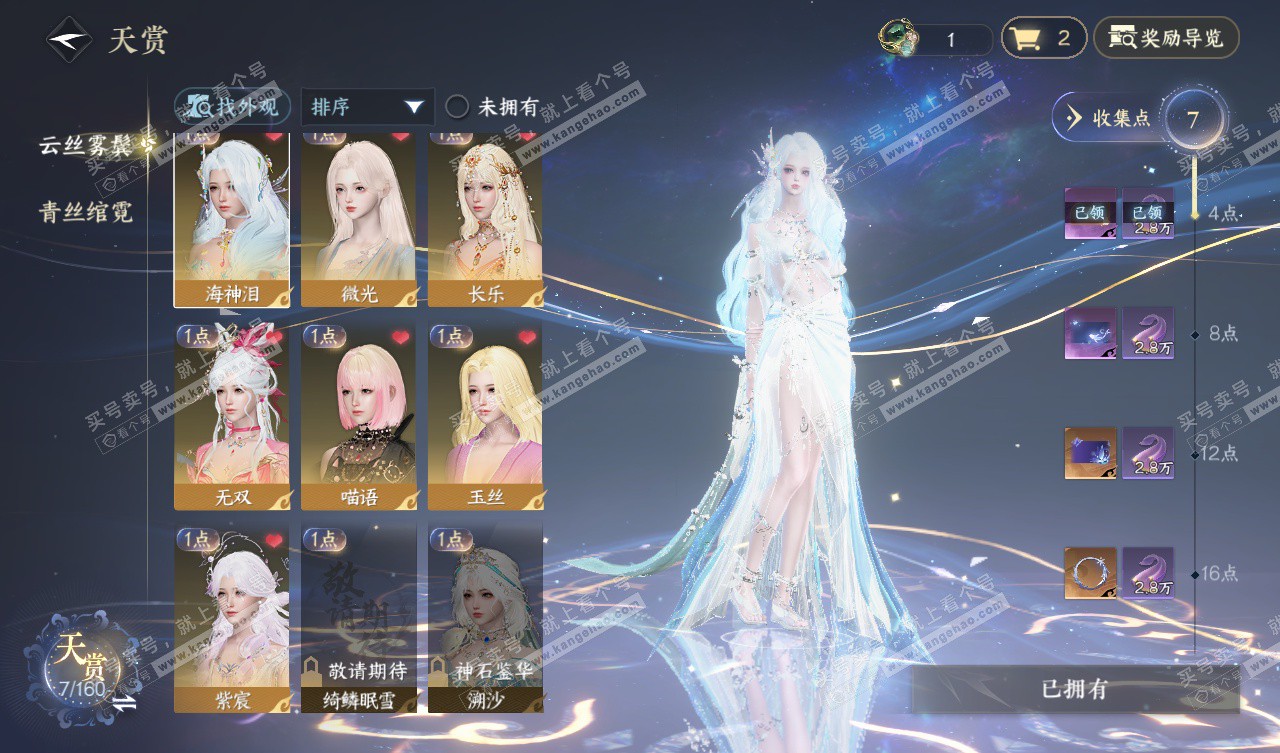This screenshot has width=1280, height=753.
Task: Pick the 长乐 hairstyle card
Action: pyautogui.click(x=486, y=218)
